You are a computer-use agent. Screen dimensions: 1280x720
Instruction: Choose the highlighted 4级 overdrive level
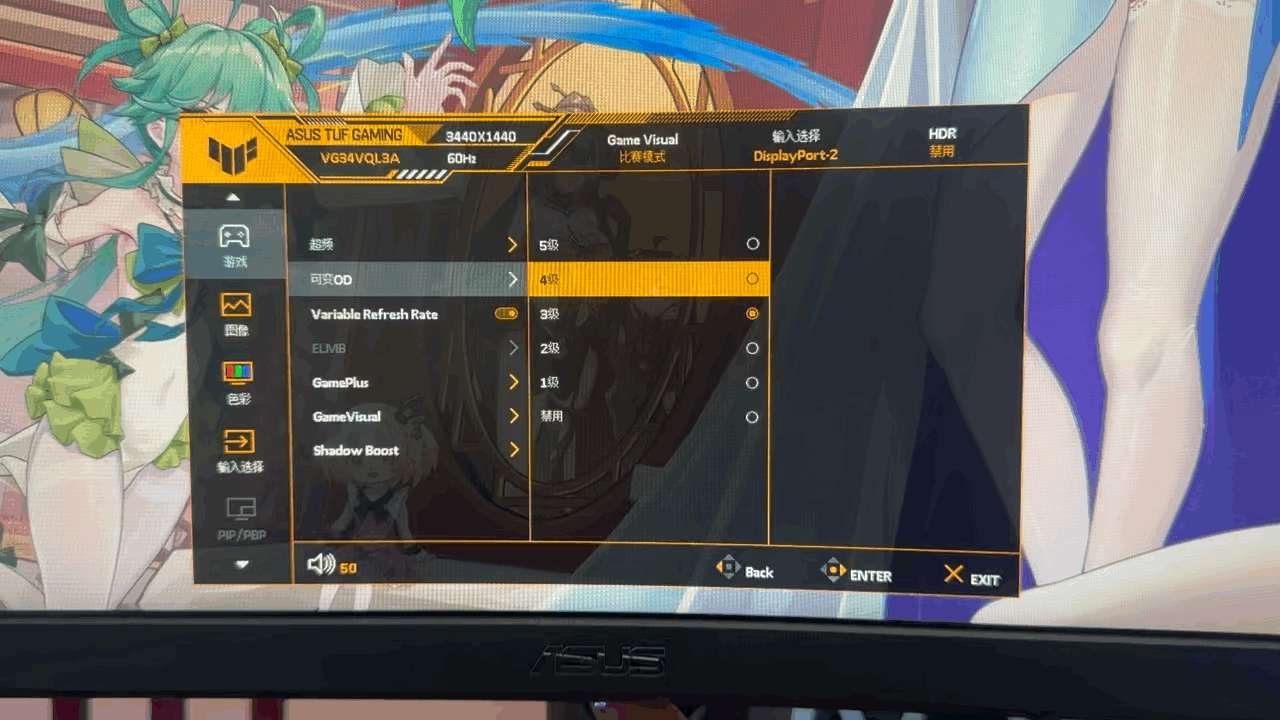(650, 279)
